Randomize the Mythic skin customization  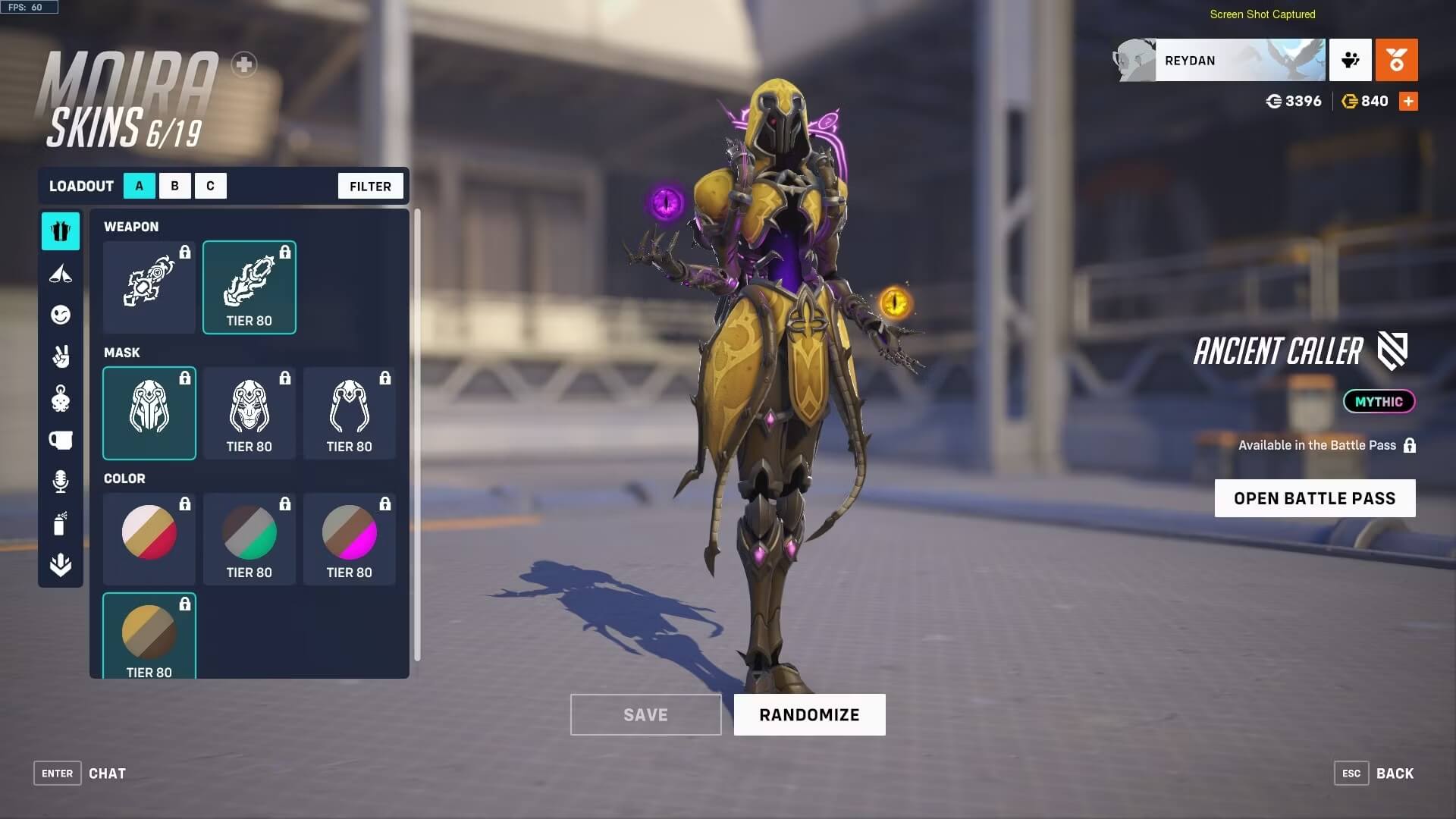tap(809, 714)
